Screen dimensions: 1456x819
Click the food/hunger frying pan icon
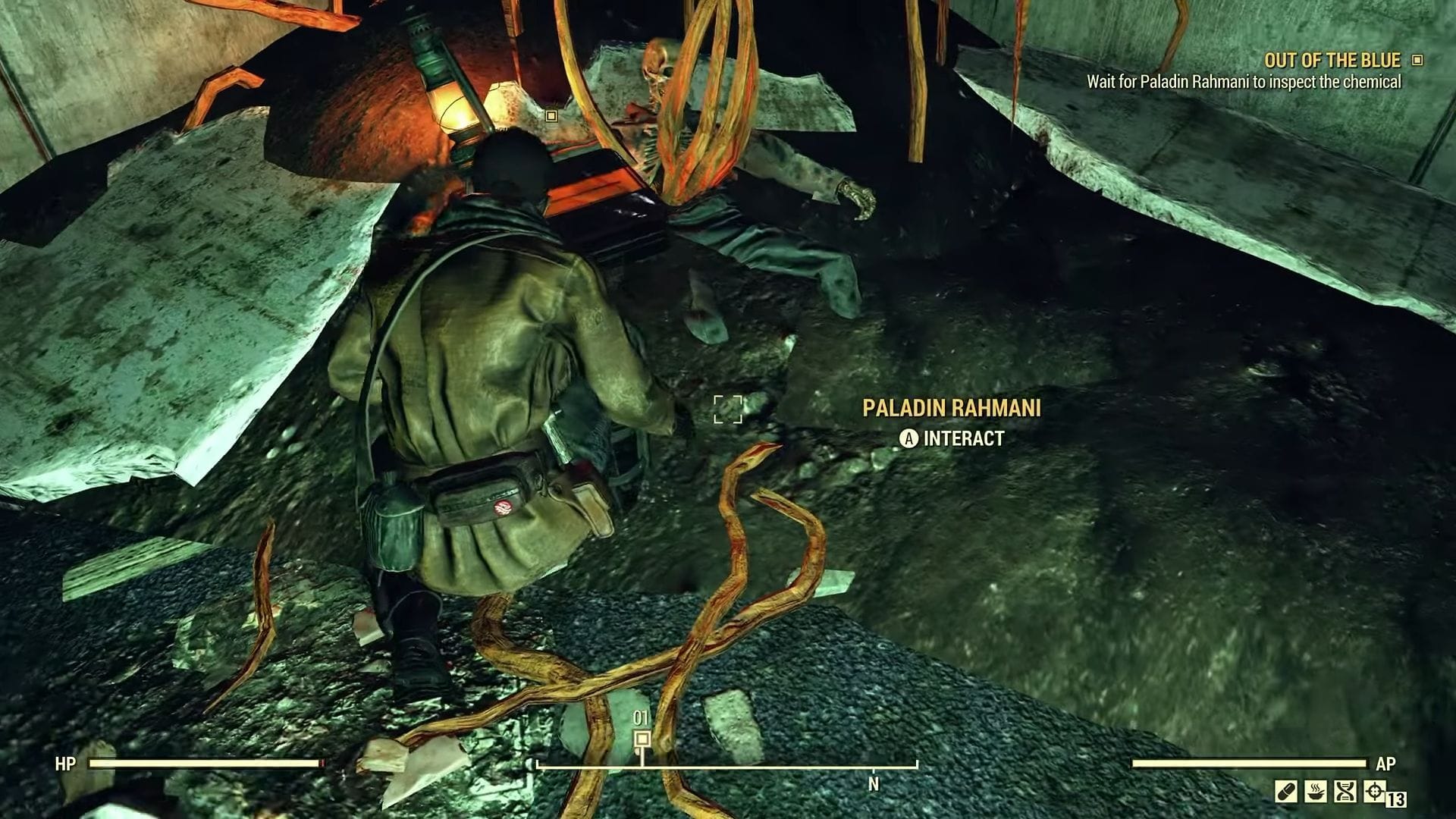[1316, 792]
